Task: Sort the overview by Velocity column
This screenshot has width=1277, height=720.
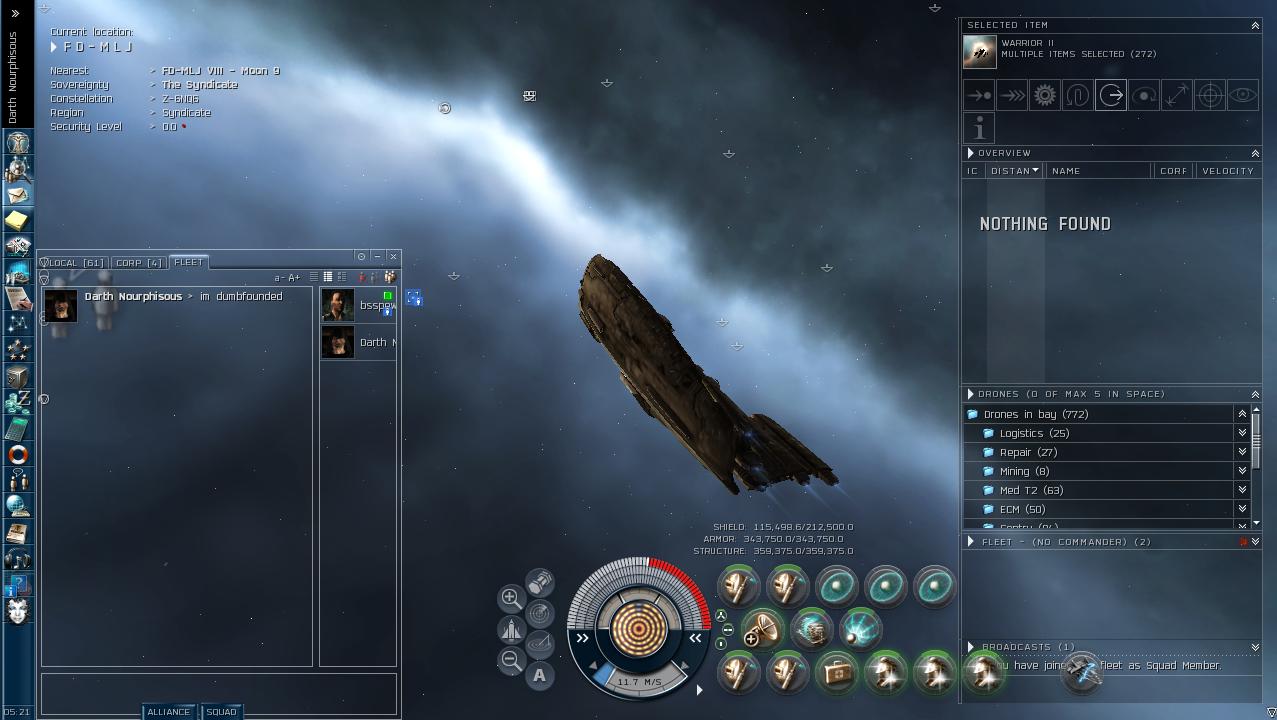Action: pos(1227,171)
